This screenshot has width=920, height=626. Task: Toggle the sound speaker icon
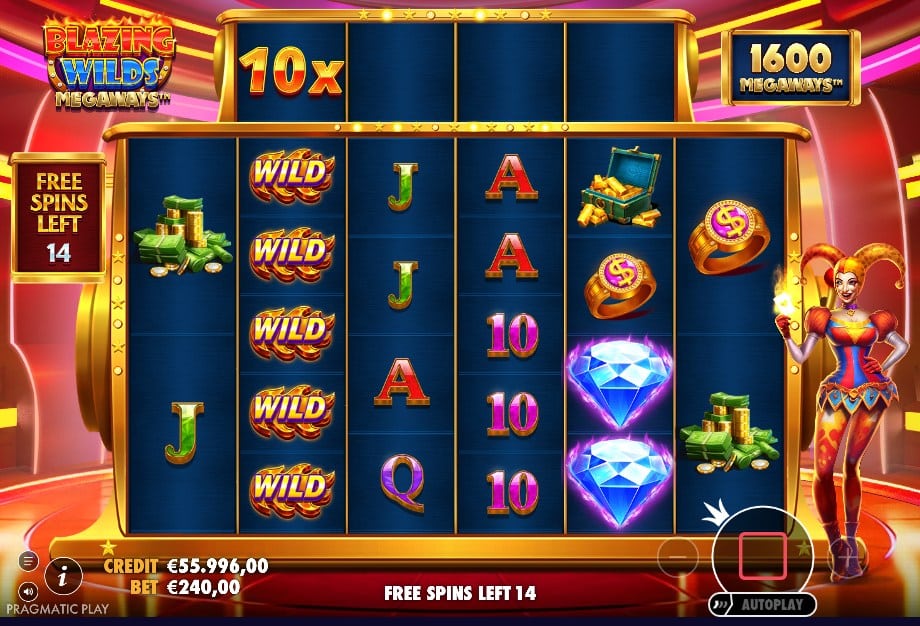point(28,590)
